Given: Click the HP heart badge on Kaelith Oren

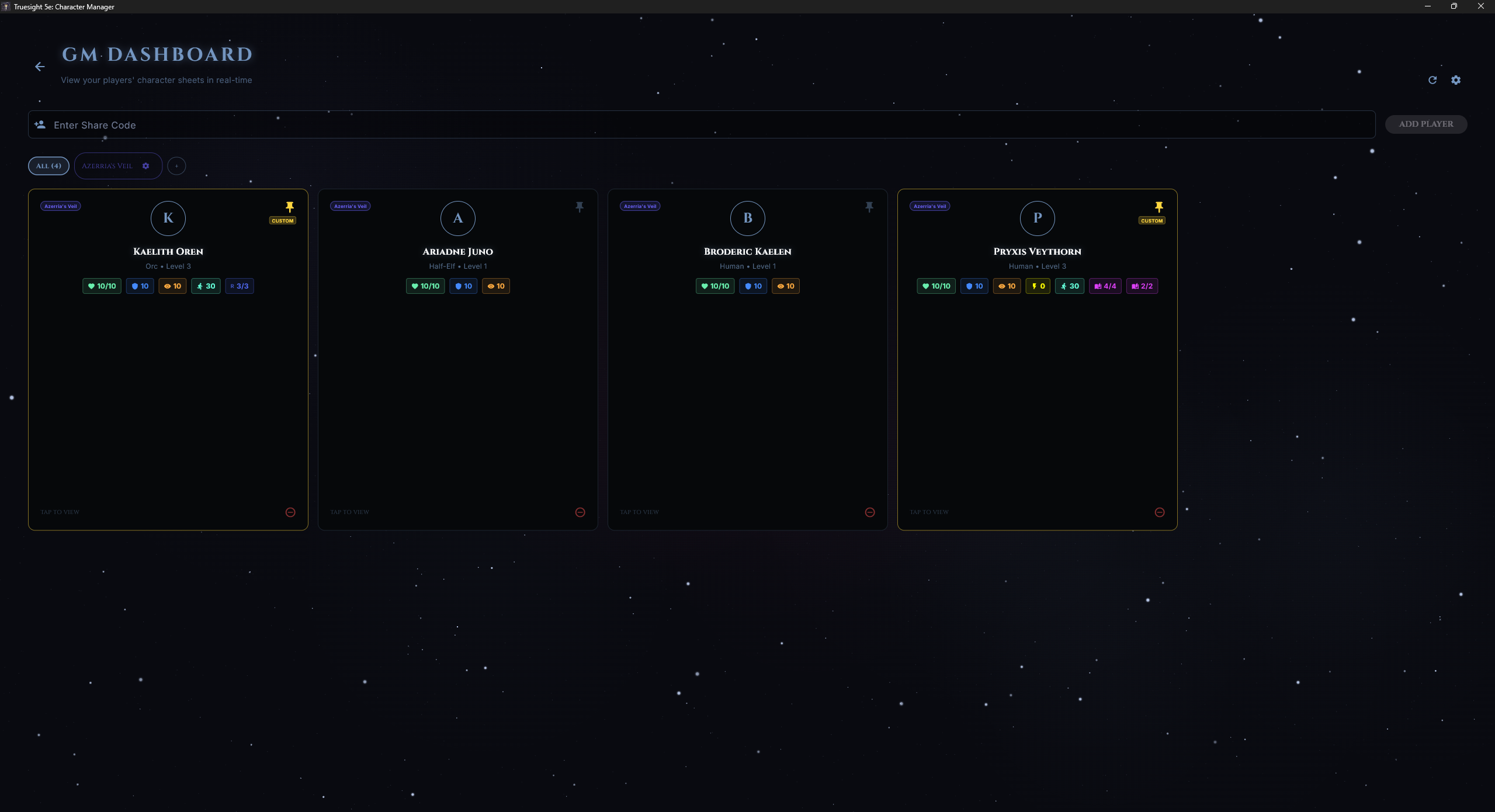Looking at the screenshot, I should pyautogui.click(x=101, y=286).
